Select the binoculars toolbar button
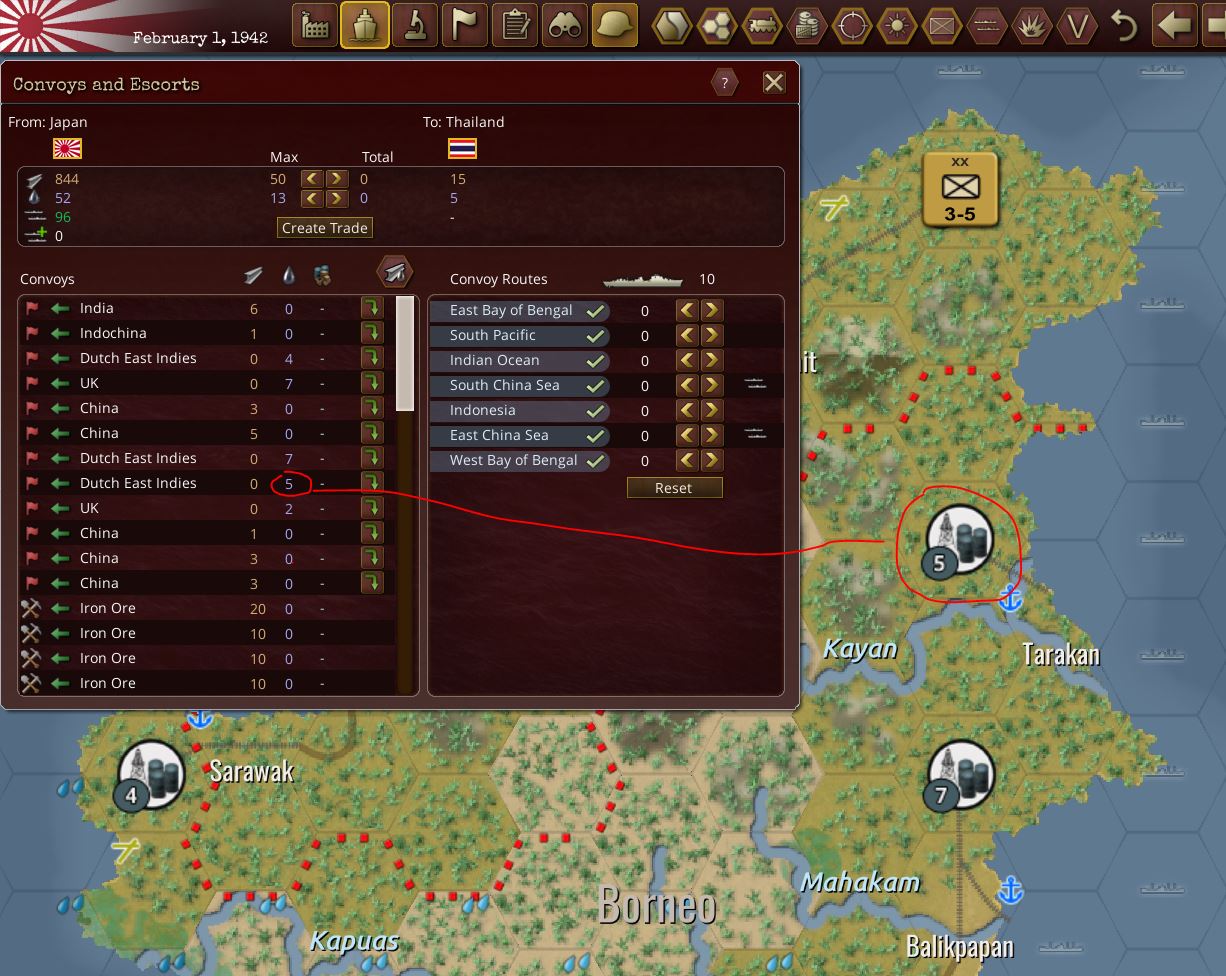1226x976 pixels. (565, 26)
